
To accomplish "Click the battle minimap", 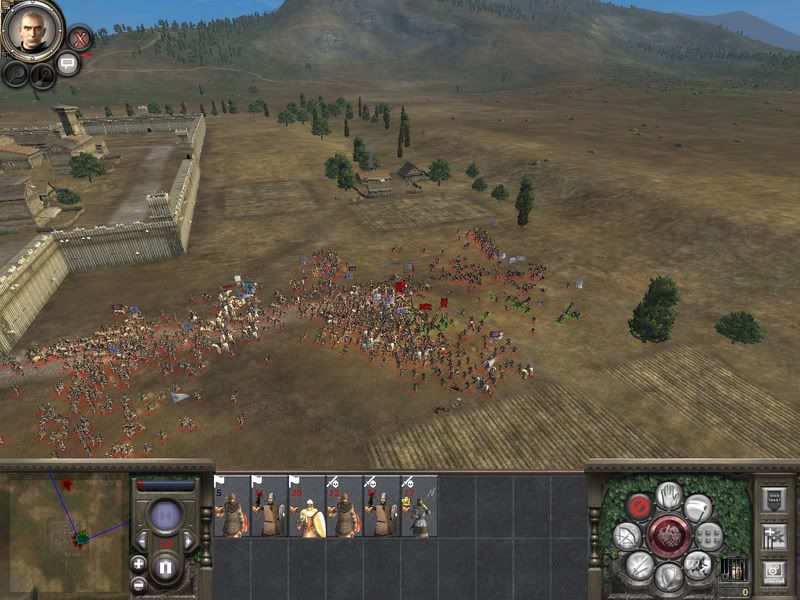I will point(64,523).
